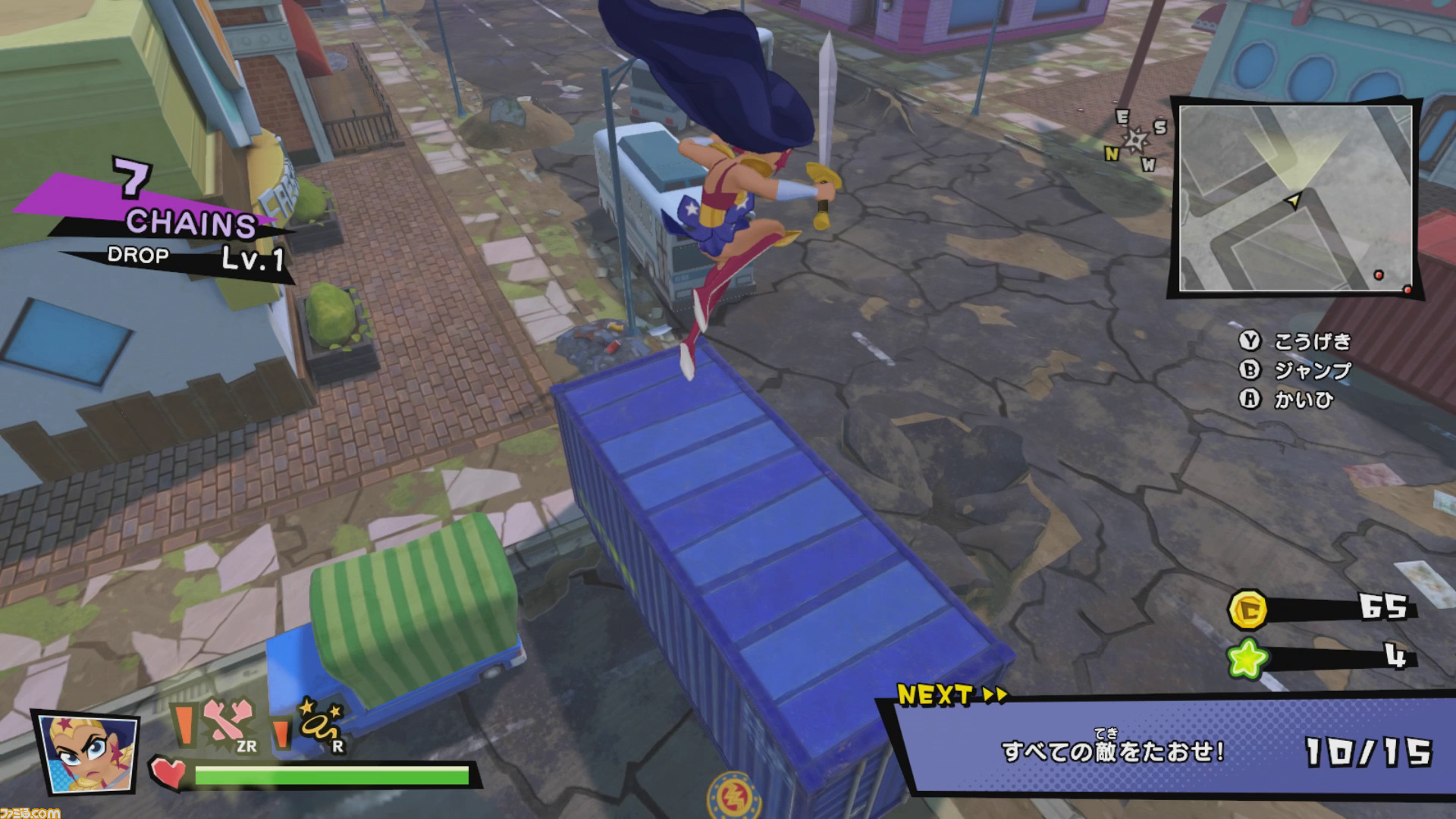Click the Famitsu.com watermark logo
This screenshot has width=1456, height=819.
[30, 812]
